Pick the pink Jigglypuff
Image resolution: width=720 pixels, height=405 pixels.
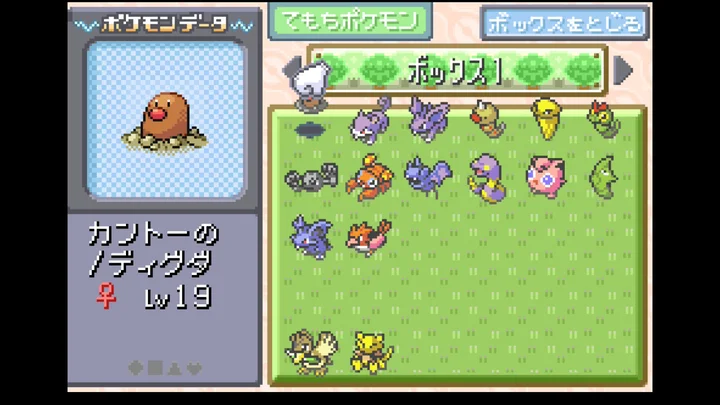coord(546,176)
